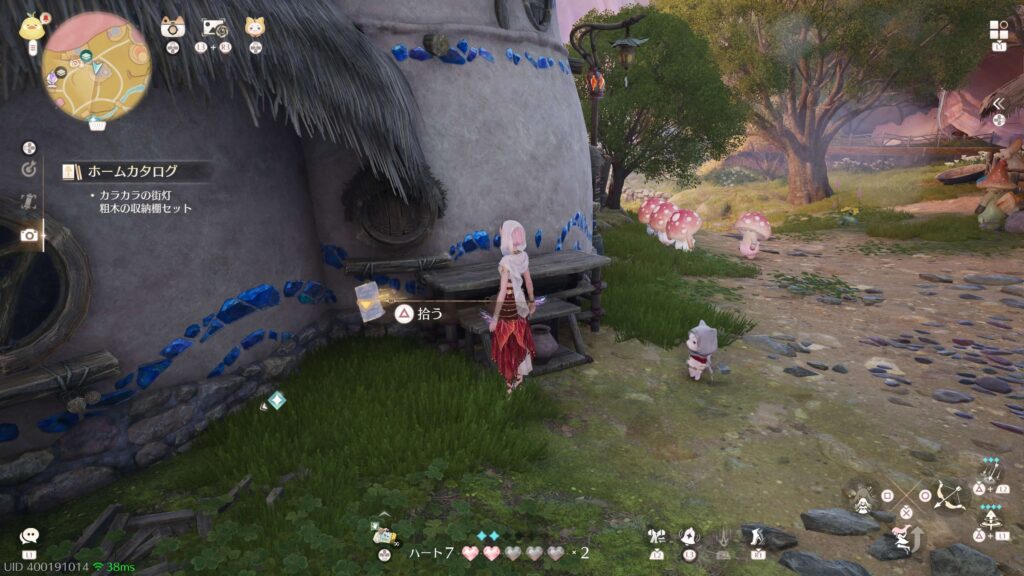The width and height of the screenshot is (1024, 576).
Task: Open the blonde cat-eared character icon
Action: click(x=255, y=27)
